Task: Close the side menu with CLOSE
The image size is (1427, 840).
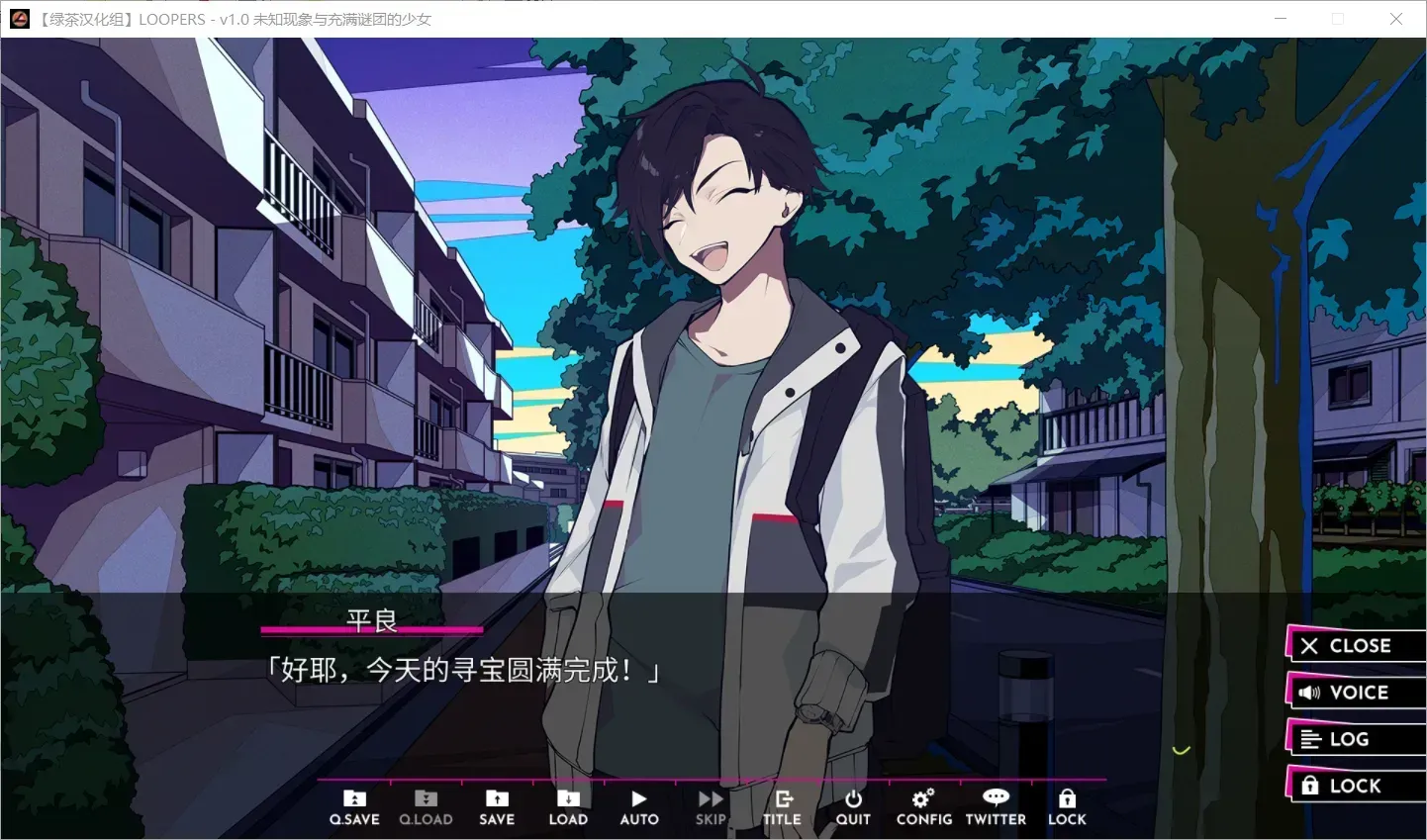Action: [1354, 645]
